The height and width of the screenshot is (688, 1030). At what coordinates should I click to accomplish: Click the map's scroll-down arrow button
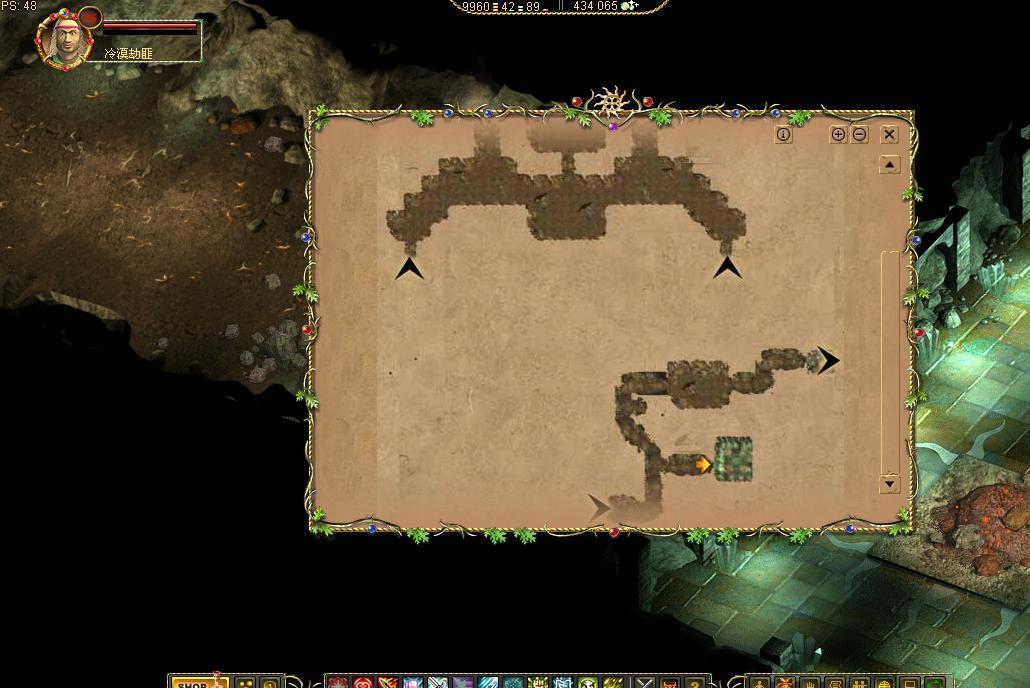(x=889, y=484)
